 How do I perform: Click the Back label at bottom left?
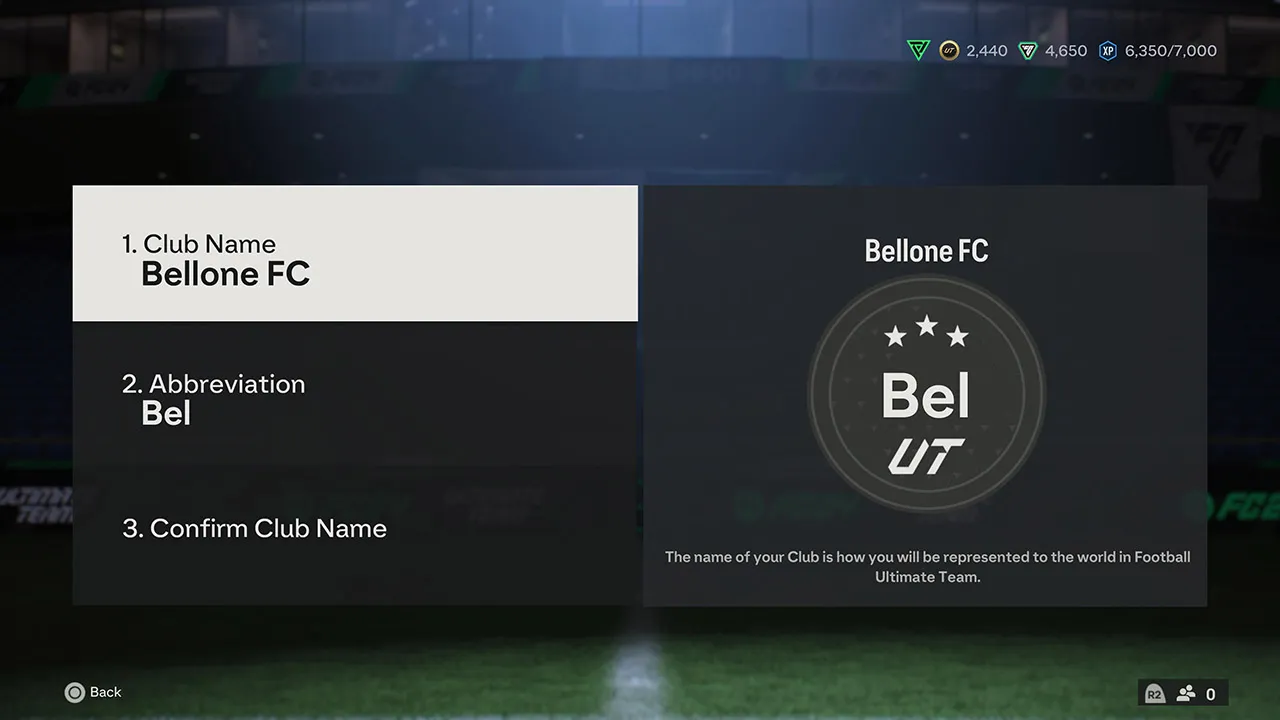point(106,692)
